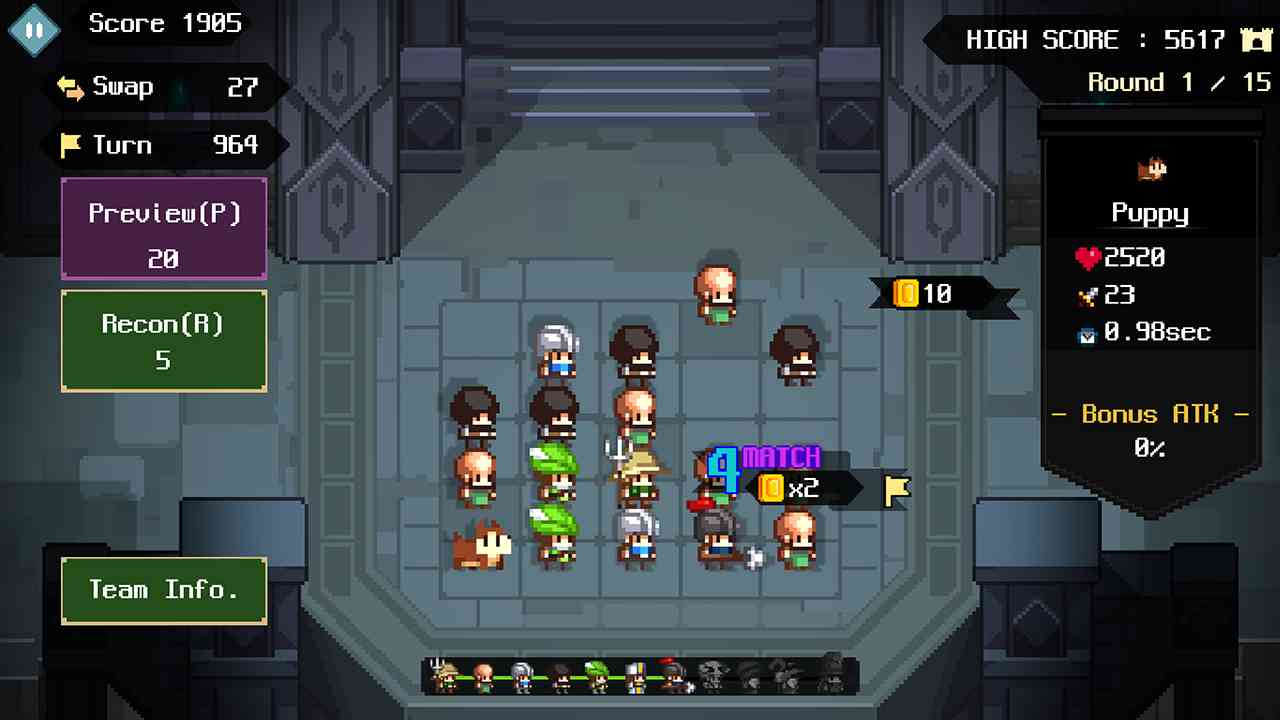Select the flag marker near the matched units
Screen dimensions: 1280x720
[895, 489]
